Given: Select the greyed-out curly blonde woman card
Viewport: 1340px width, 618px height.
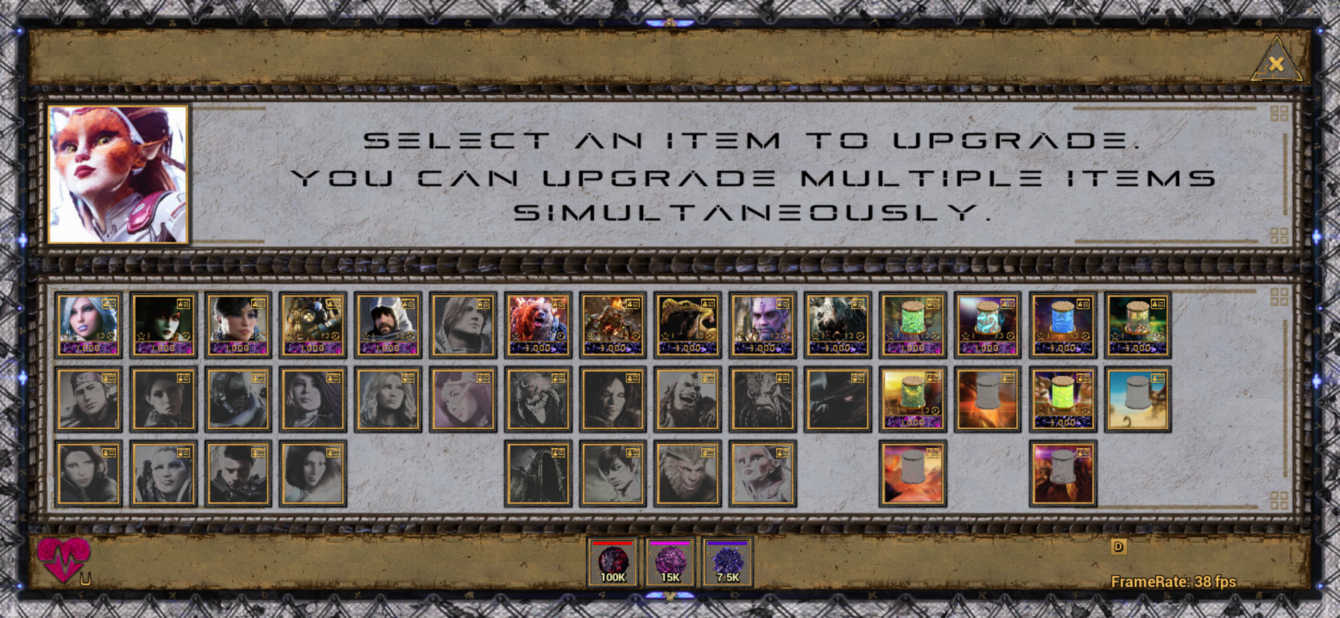Looking at the screenshot, I should 388,398.
